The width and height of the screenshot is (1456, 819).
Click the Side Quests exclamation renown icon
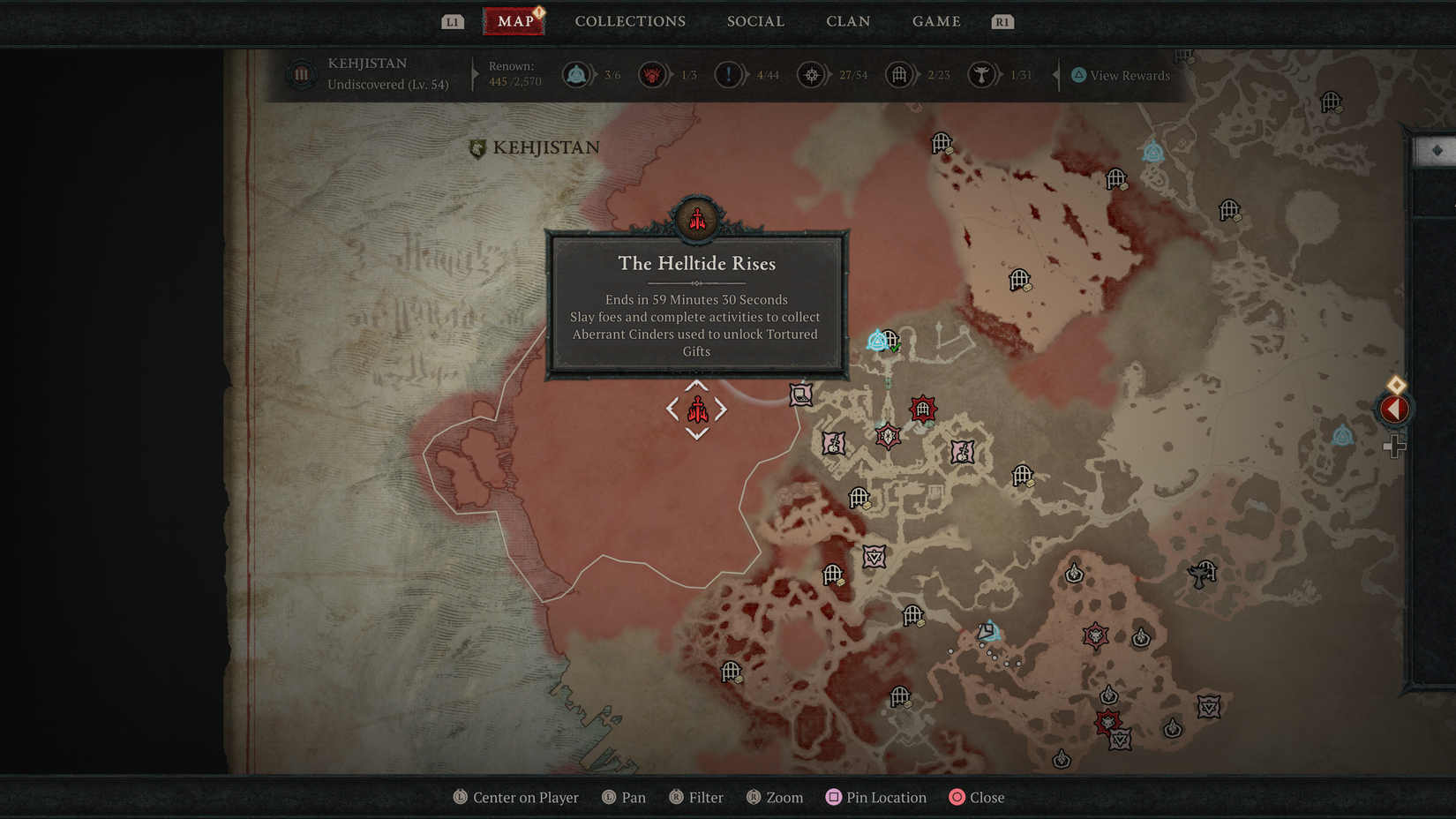tap(728, 75)
